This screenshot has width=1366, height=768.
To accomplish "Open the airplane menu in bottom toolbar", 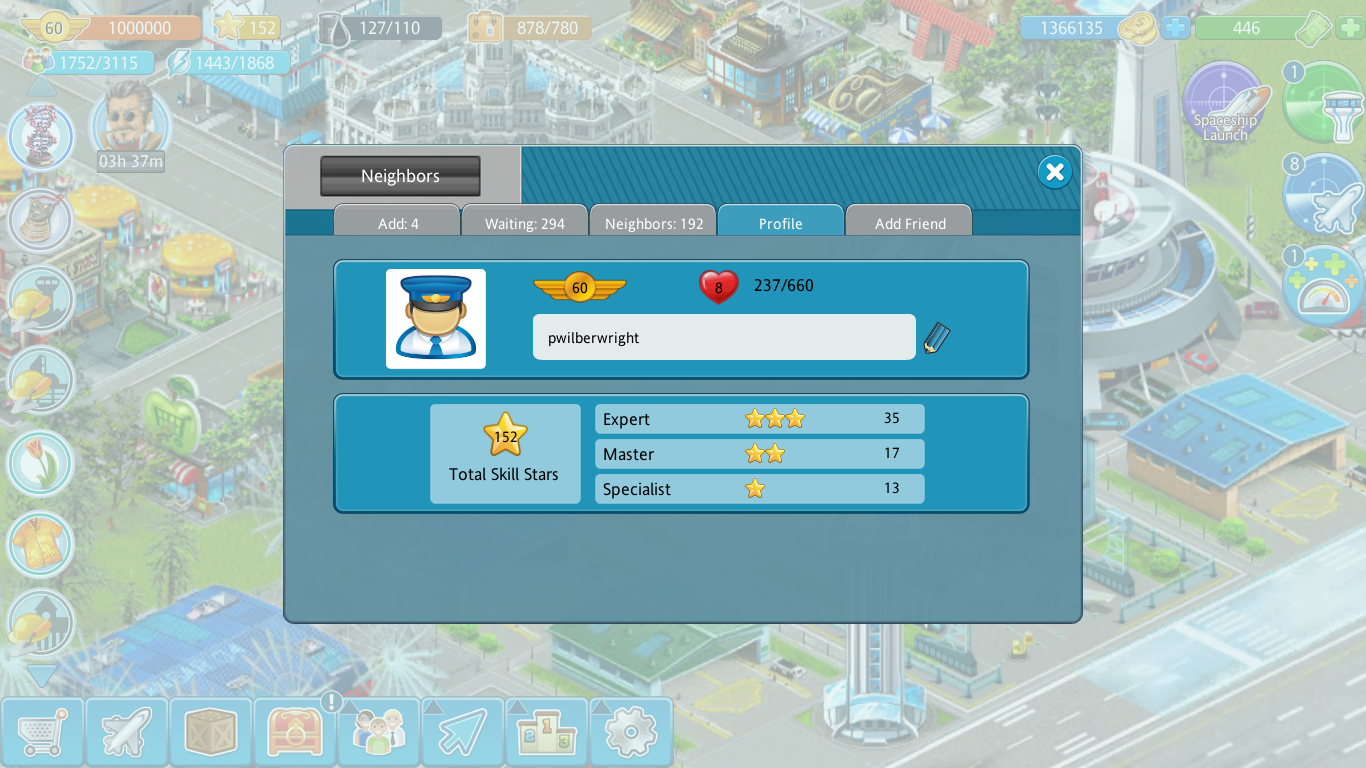I will click(x=126, y=733).
